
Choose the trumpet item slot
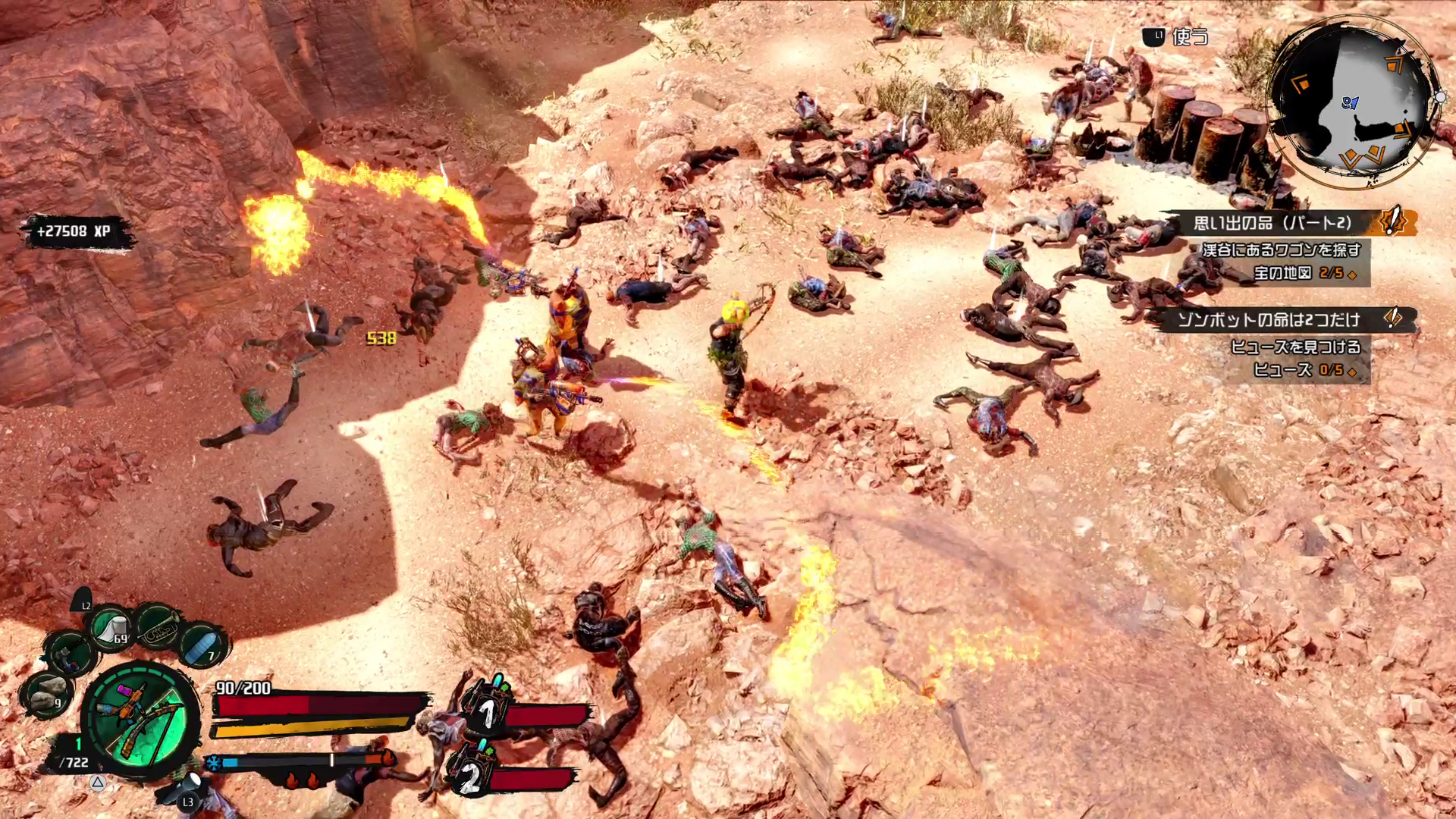[157, 626]
